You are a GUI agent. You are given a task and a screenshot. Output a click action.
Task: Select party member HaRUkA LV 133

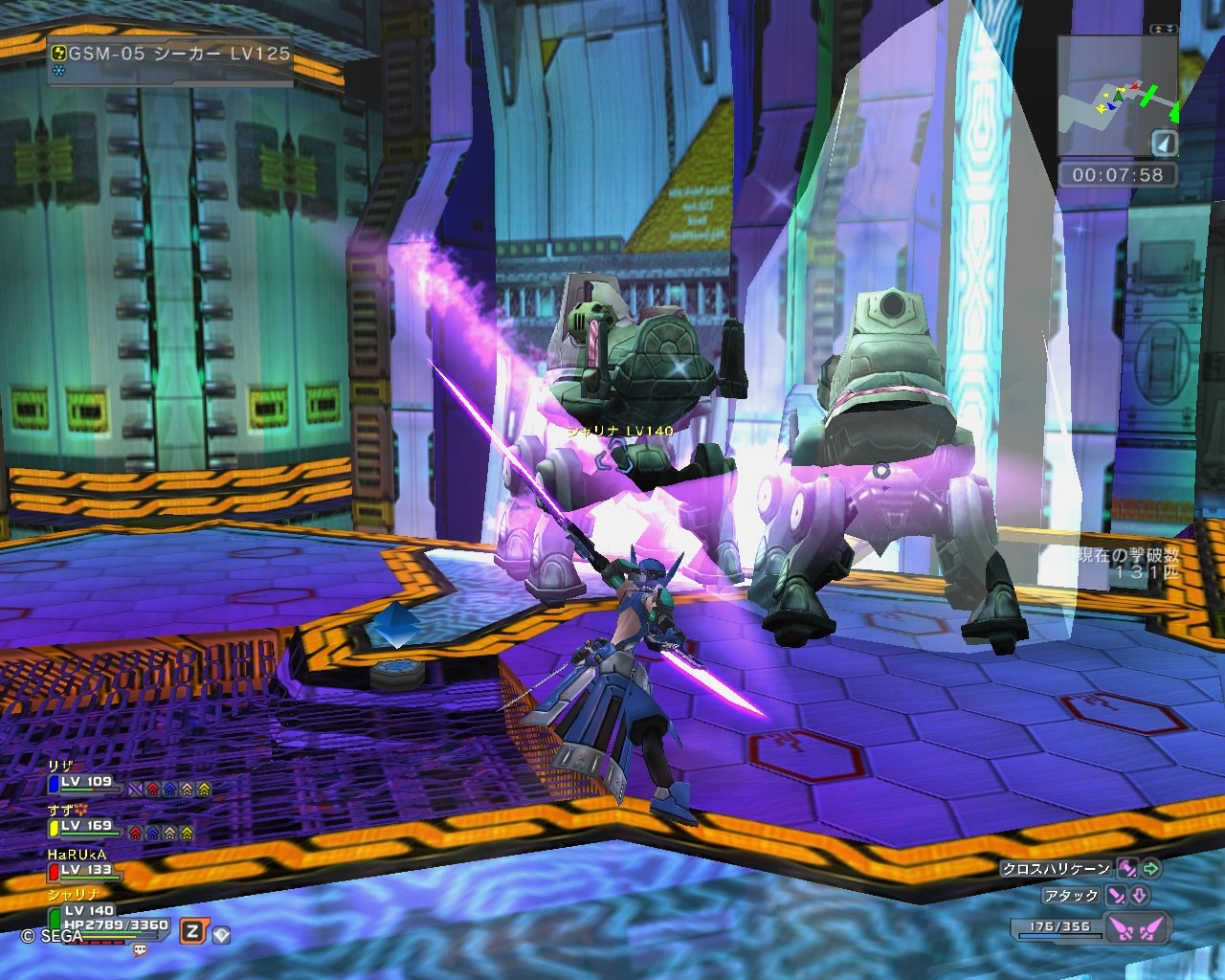click(86, 870)
